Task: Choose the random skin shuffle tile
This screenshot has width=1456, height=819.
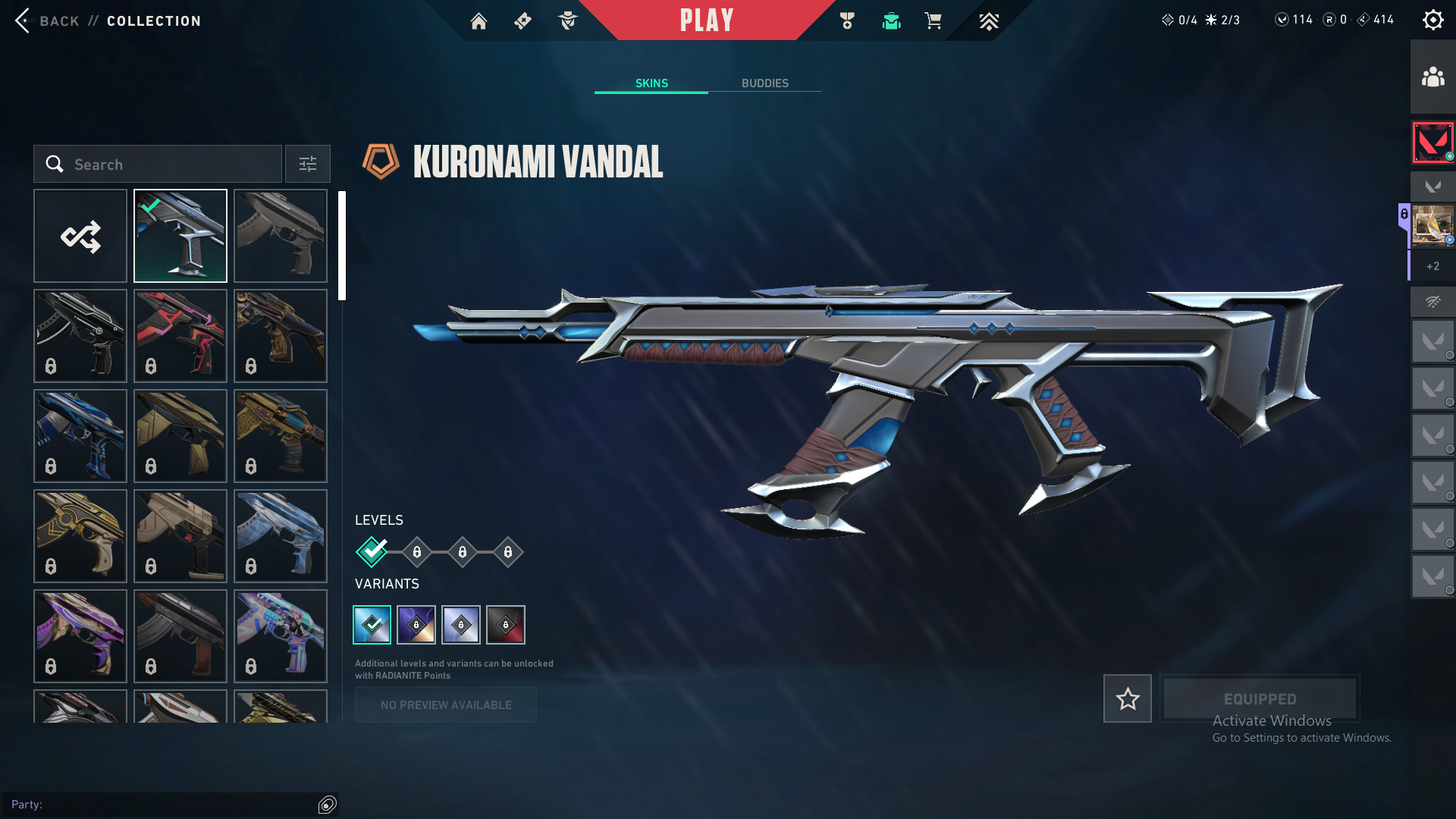Action: (x=80, y=236)
